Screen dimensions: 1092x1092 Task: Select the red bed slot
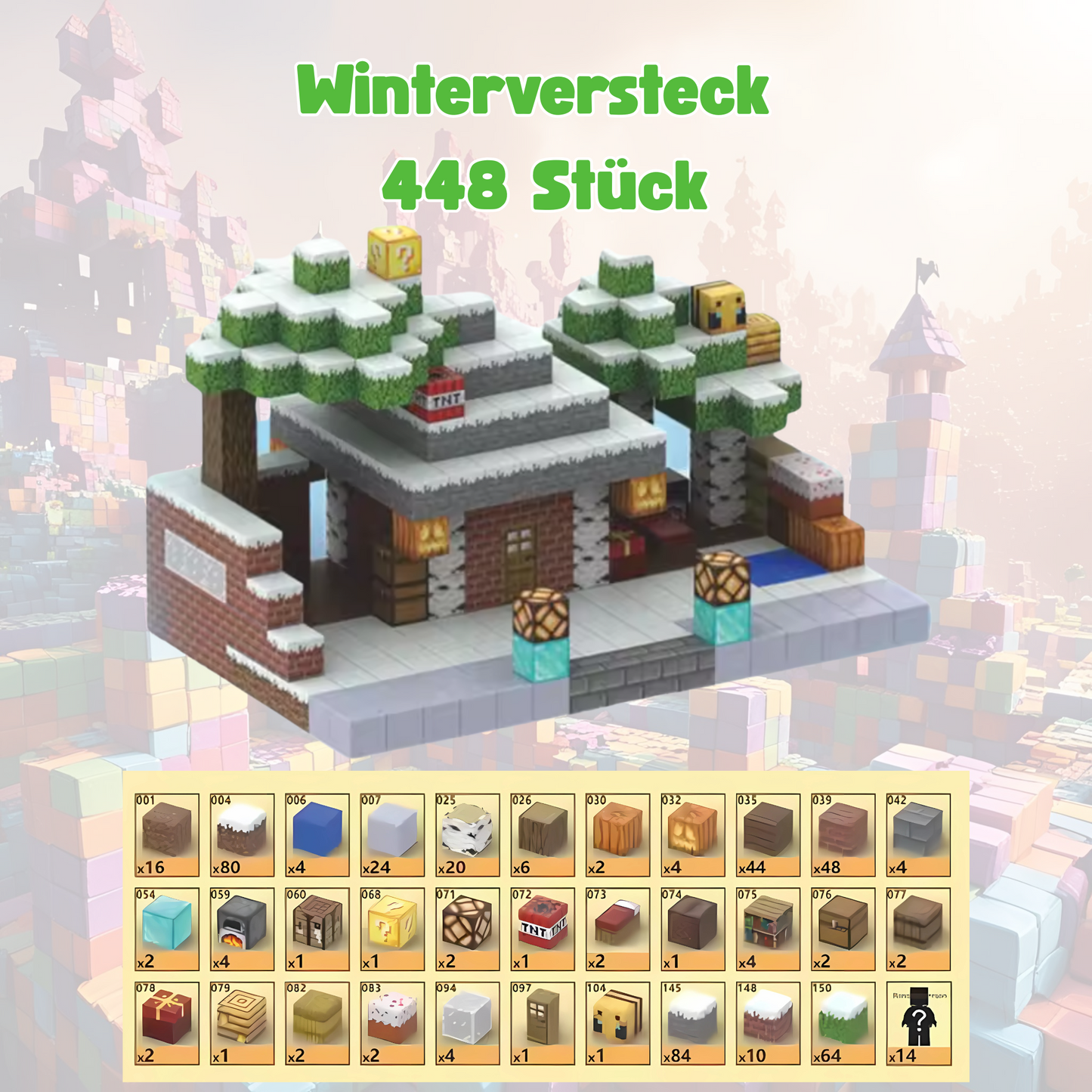coord(617,929)
